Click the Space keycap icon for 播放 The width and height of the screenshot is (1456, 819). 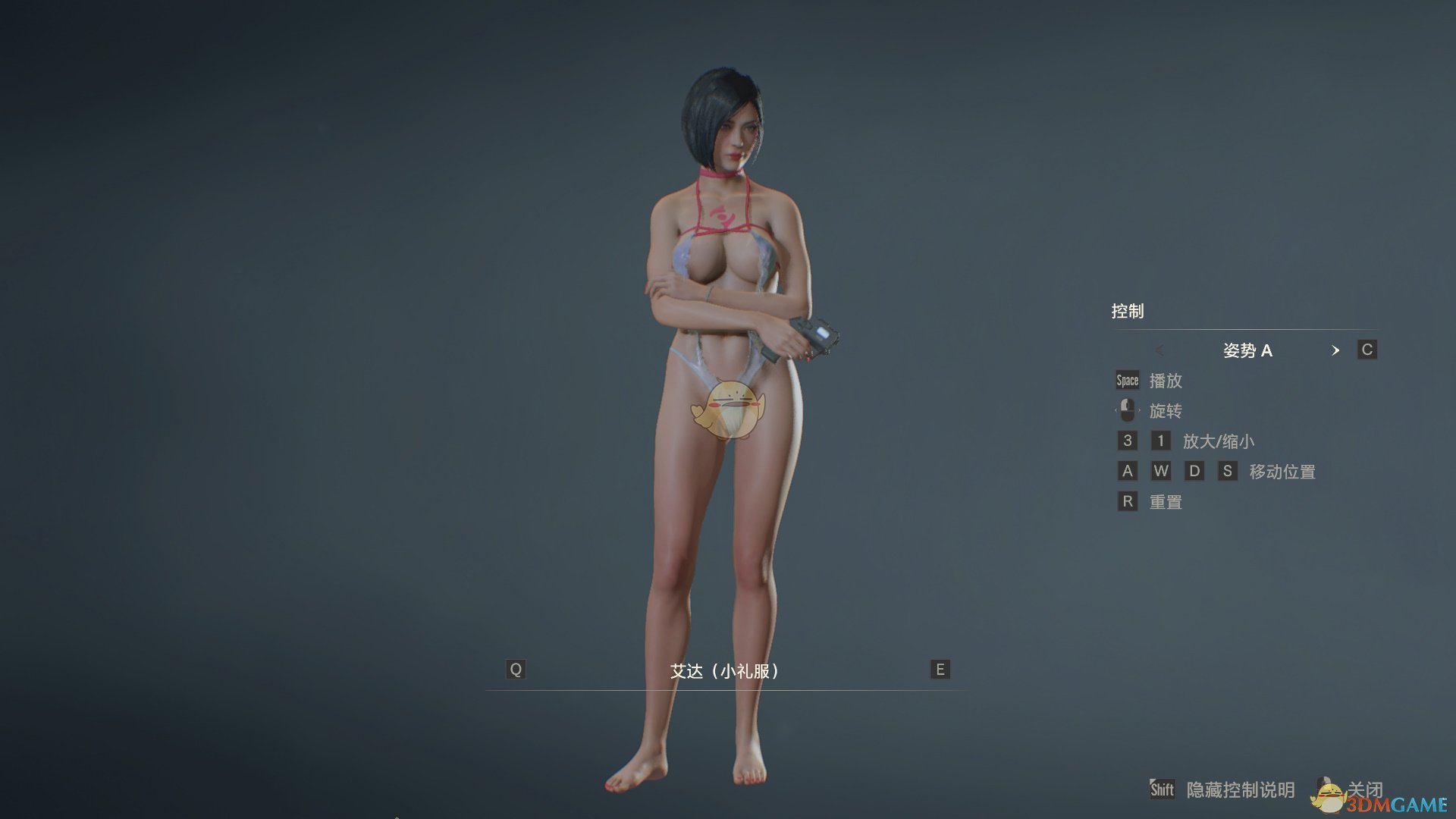1126,381
